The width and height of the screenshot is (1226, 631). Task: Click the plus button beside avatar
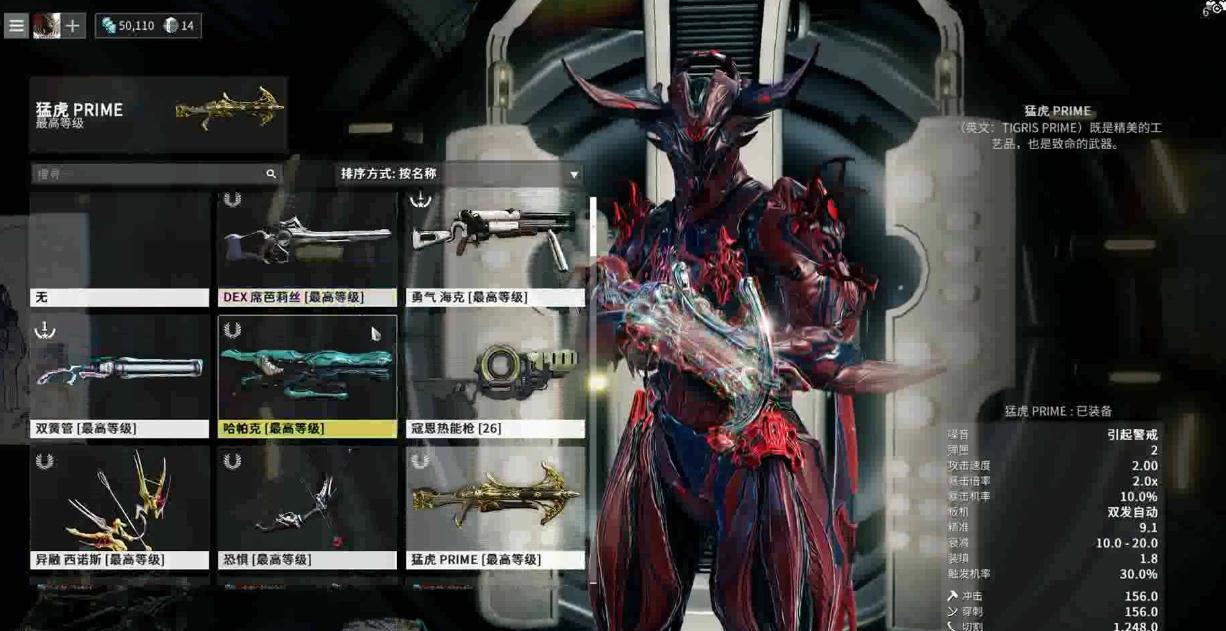pyautogui.click(x=73, y=25)
